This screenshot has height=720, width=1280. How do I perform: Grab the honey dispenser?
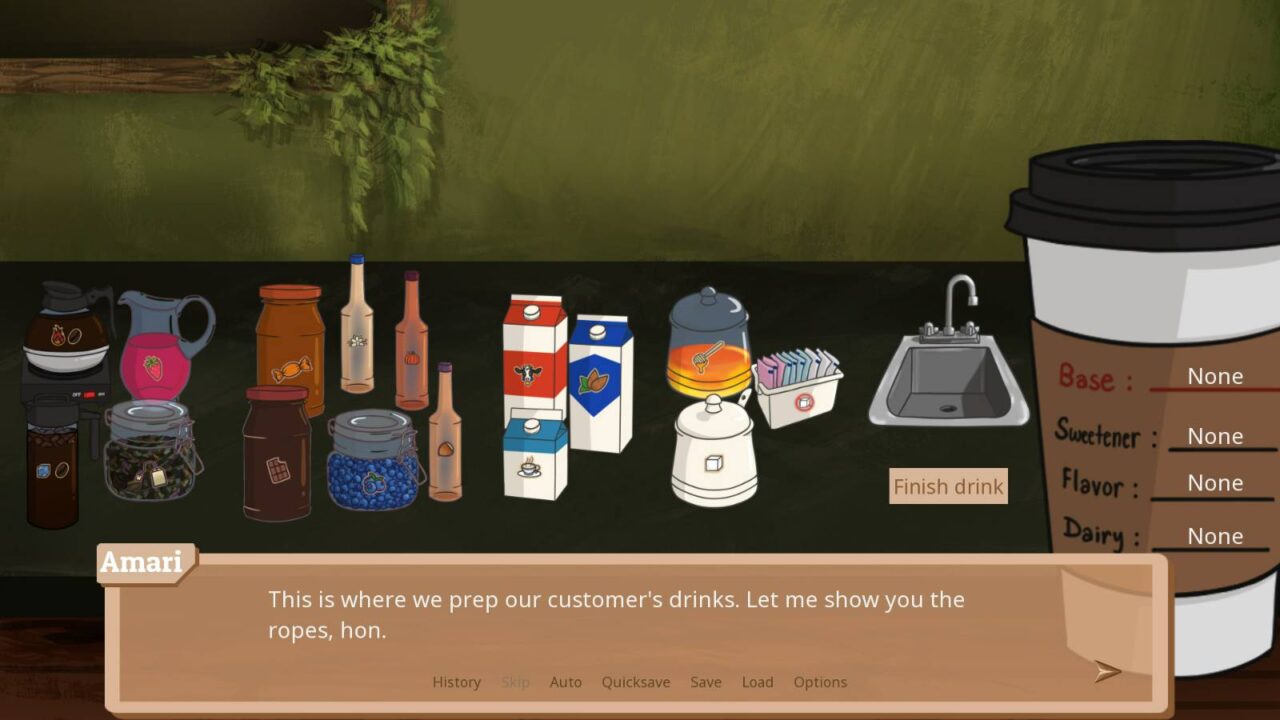[710, 345]
